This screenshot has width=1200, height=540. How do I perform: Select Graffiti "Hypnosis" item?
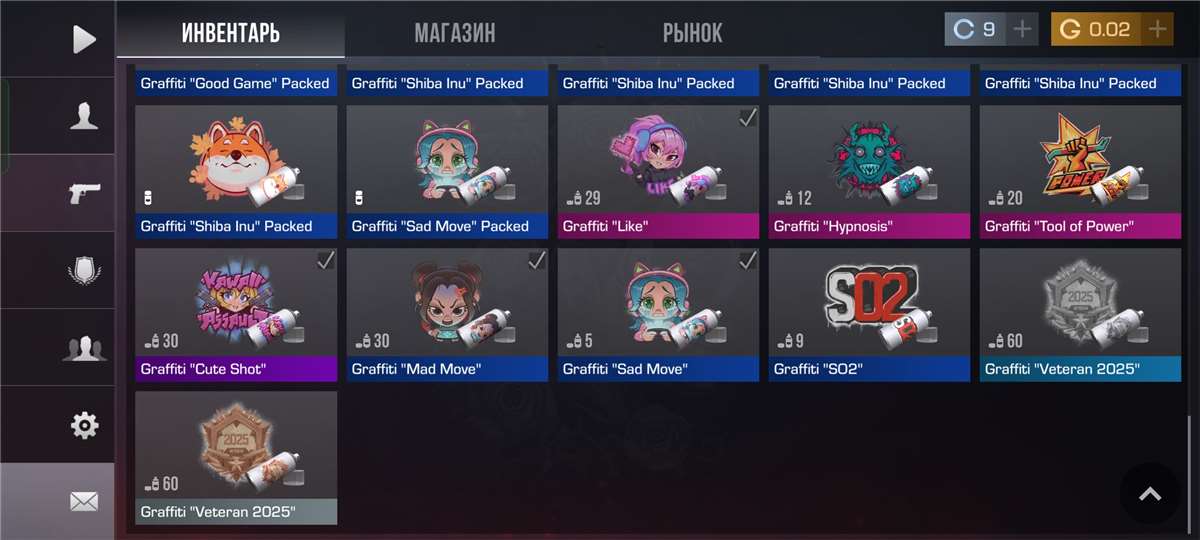click(x=869, y=170)
